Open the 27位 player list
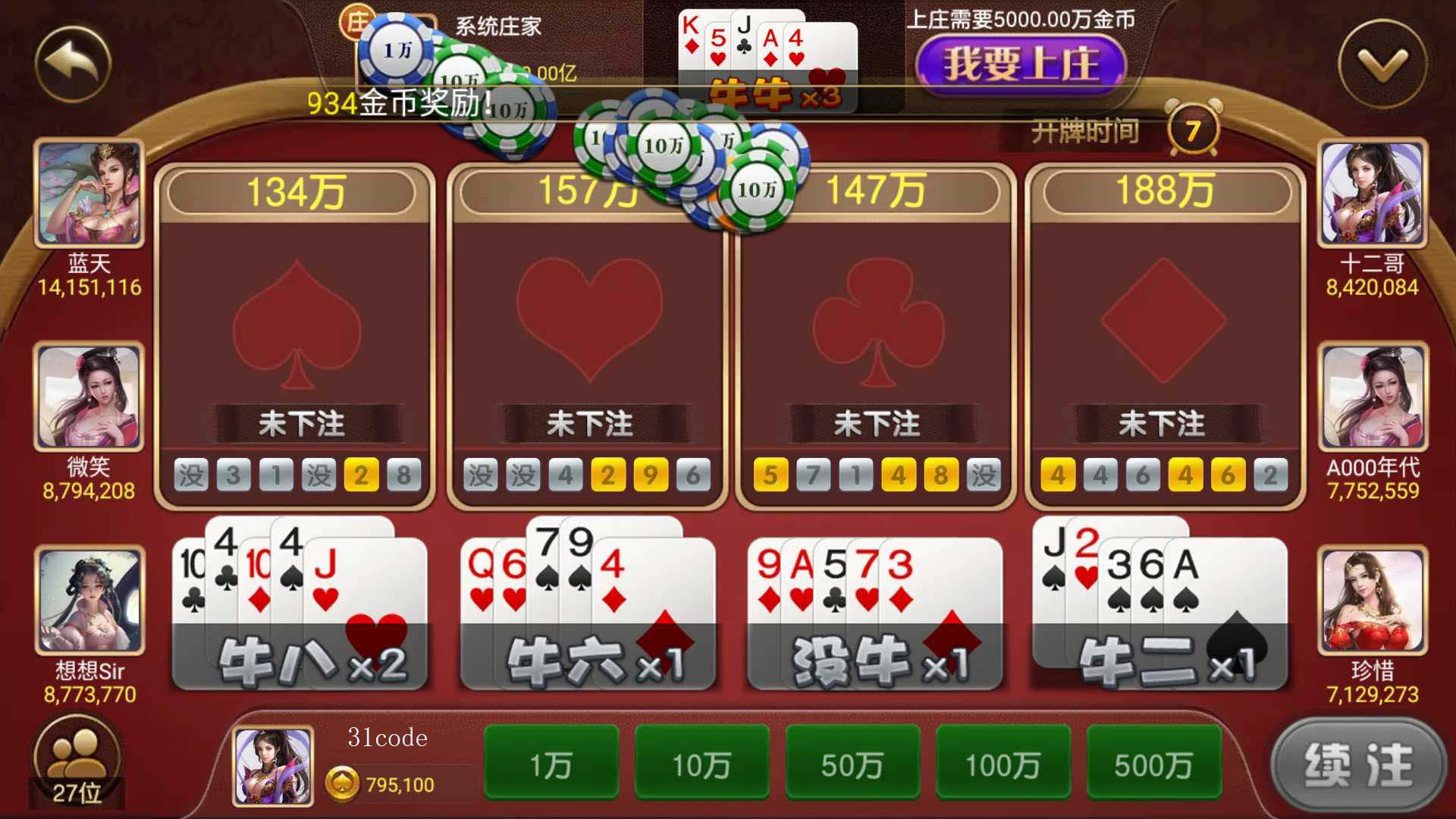The image size is (1456, 819). (77, 762)
